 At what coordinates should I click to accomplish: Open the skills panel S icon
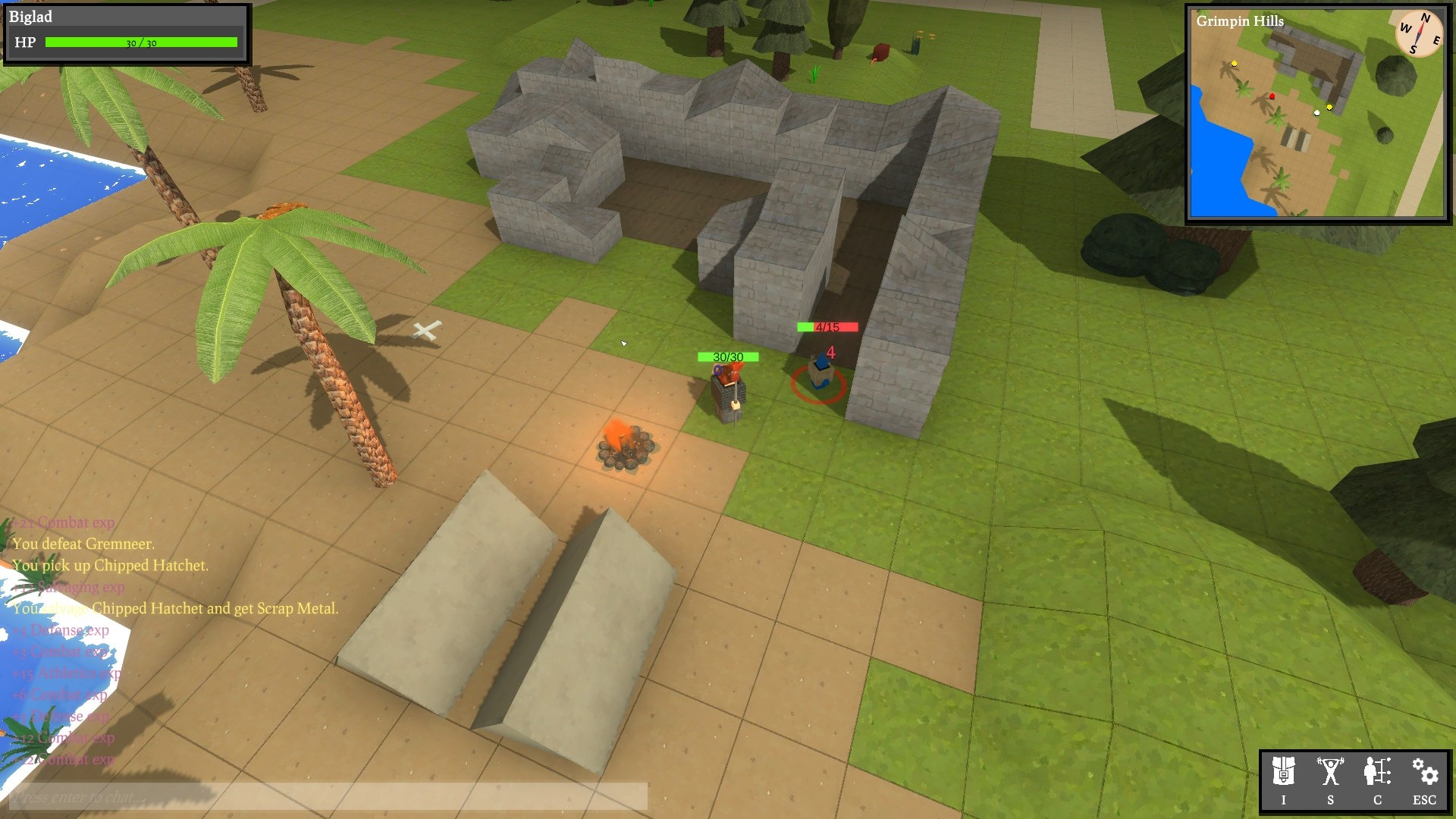coord(1330,779)
